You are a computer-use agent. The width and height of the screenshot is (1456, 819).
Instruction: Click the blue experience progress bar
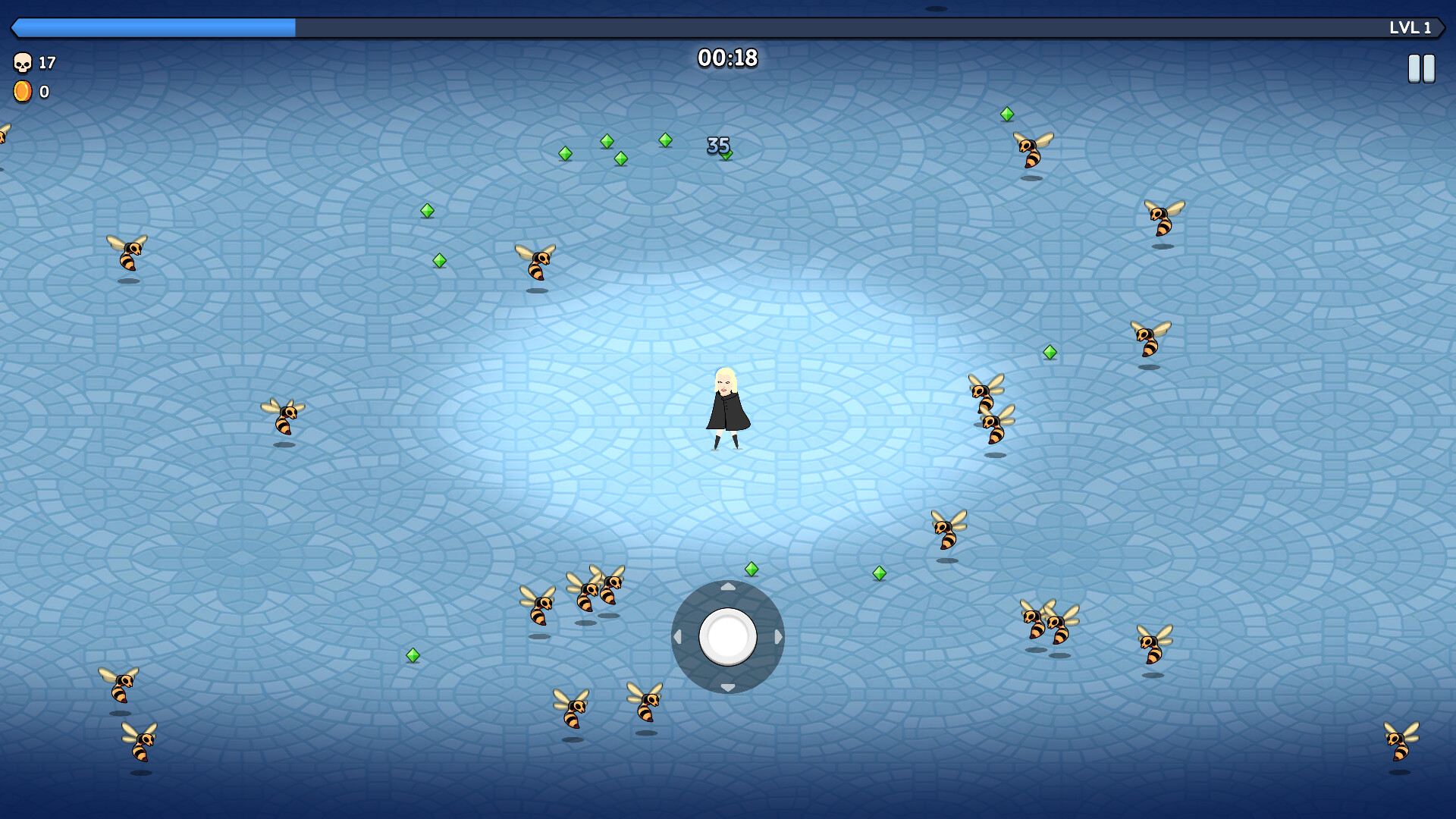click(152, 27)
